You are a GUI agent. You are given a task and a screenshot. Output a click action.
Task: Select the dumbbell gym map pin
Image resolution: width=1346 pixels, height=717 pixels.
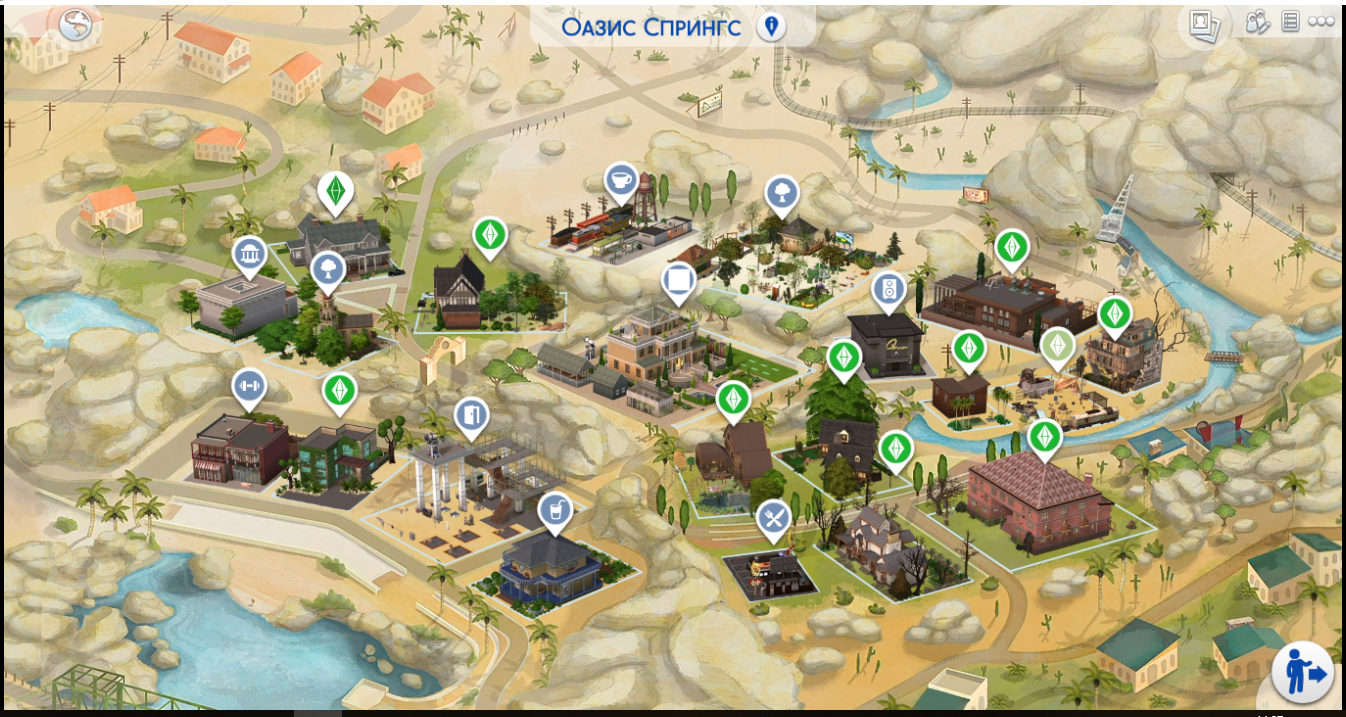(249, 387)
